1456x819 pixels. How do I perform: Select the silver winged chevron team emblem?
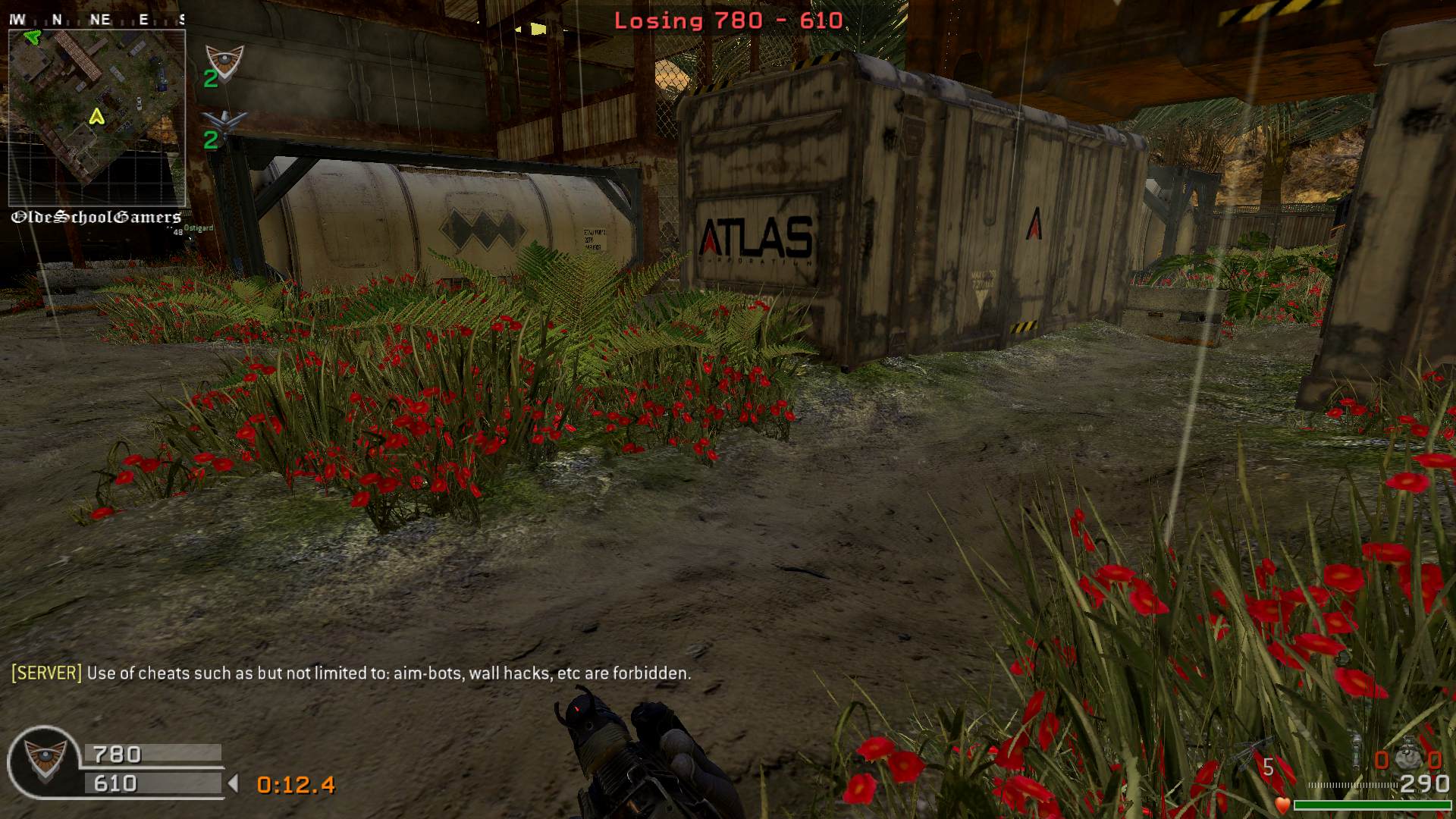click(x=224, y=123)
